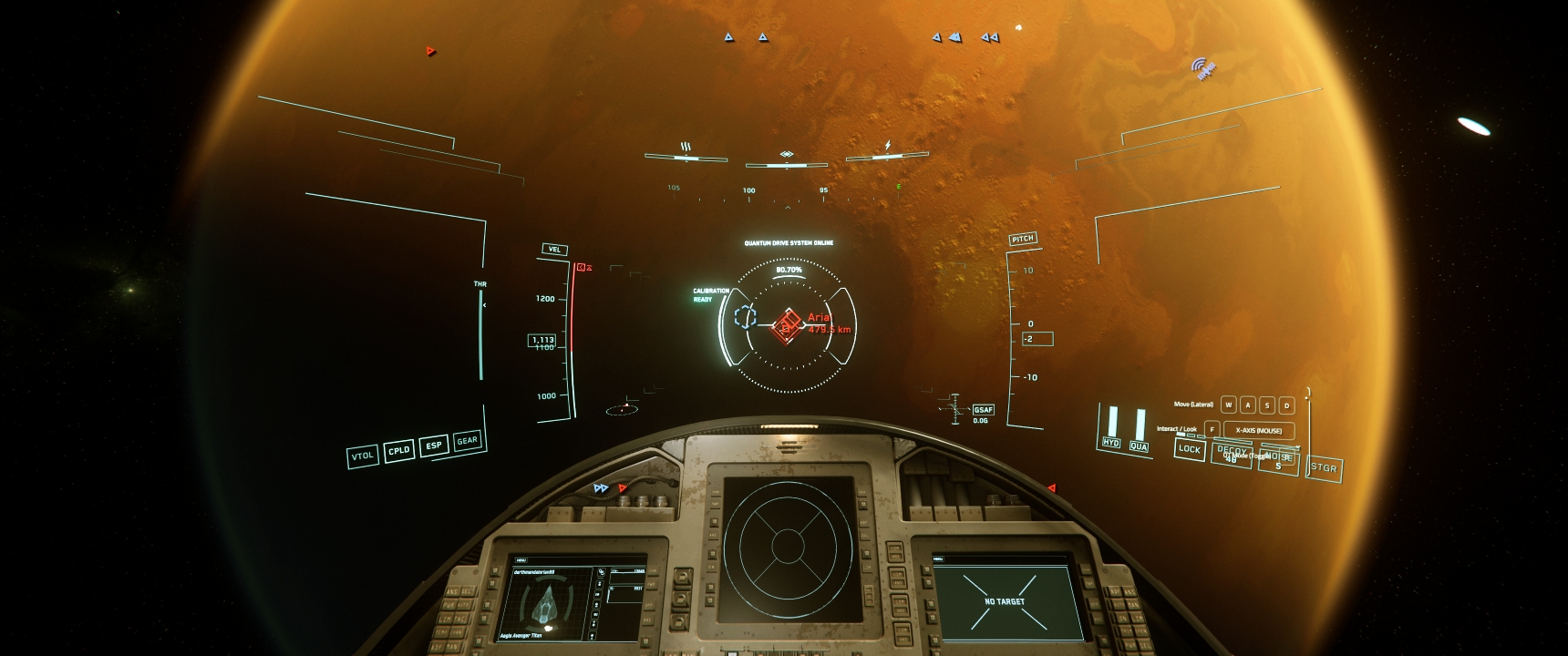The width and height of the screenshot is (1568, 656).
Task: Toggle the ESP assist button
Action: pos(434,446)
